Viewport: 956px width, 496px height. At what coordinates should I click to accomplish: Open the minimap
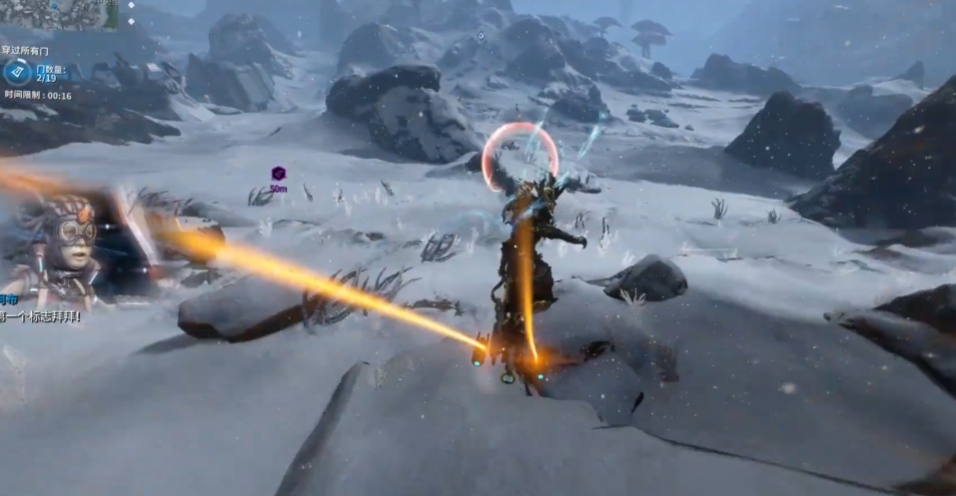pyautogui.click(x=58, y=14)
